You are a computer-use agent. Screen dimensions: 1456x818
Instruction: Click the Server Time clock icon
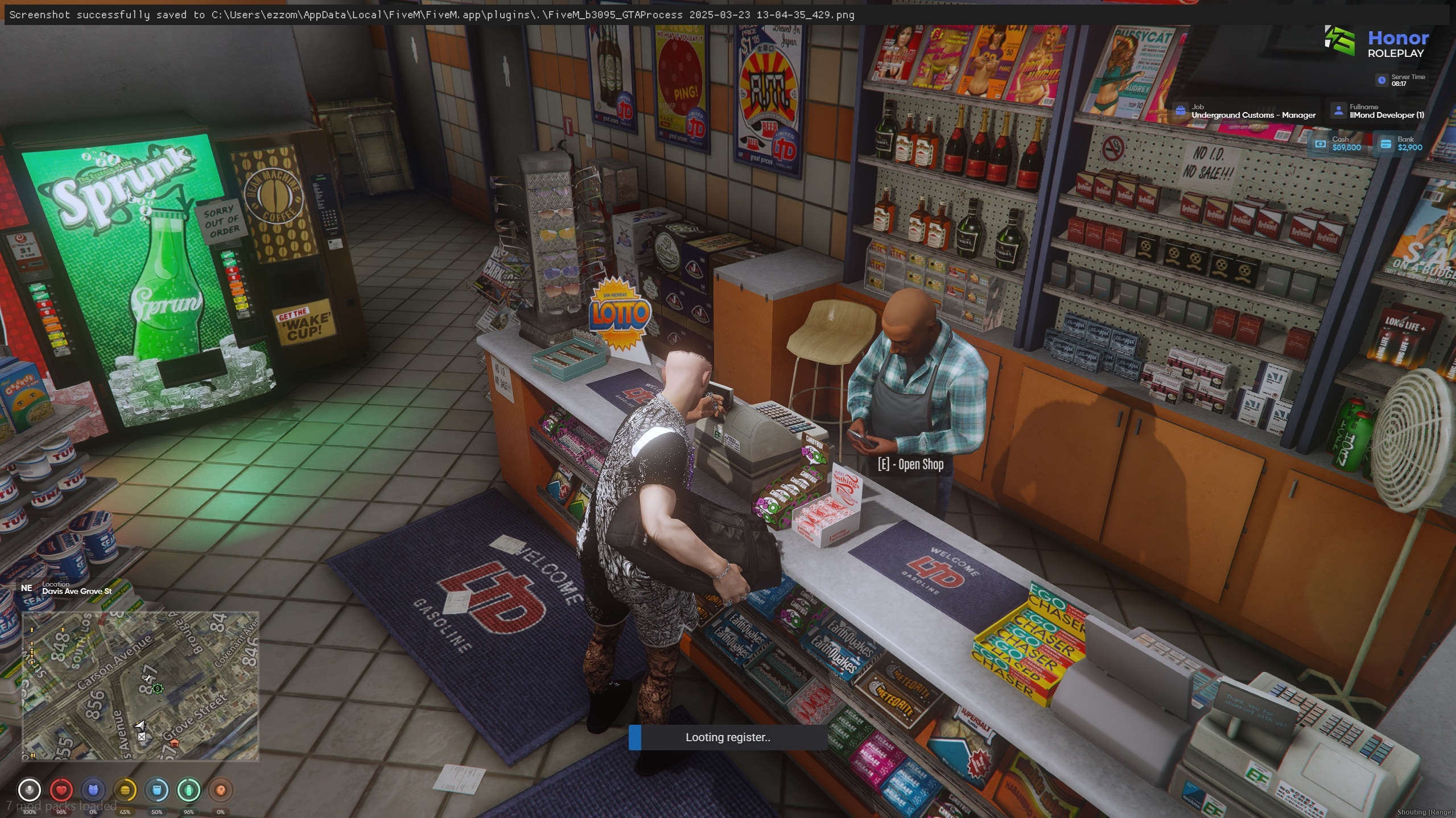pos(1381,80)
